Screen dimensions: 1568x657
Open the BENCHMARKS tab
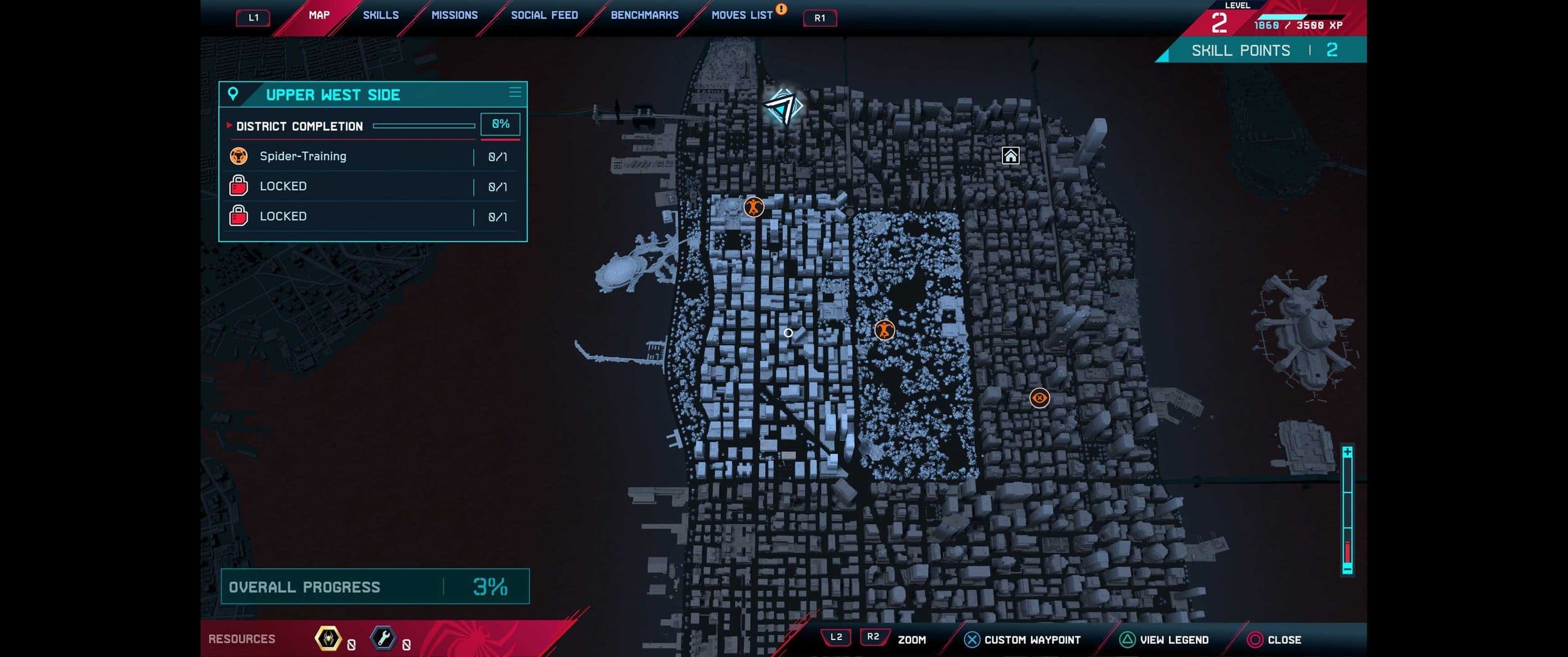(x=644, y=15)
